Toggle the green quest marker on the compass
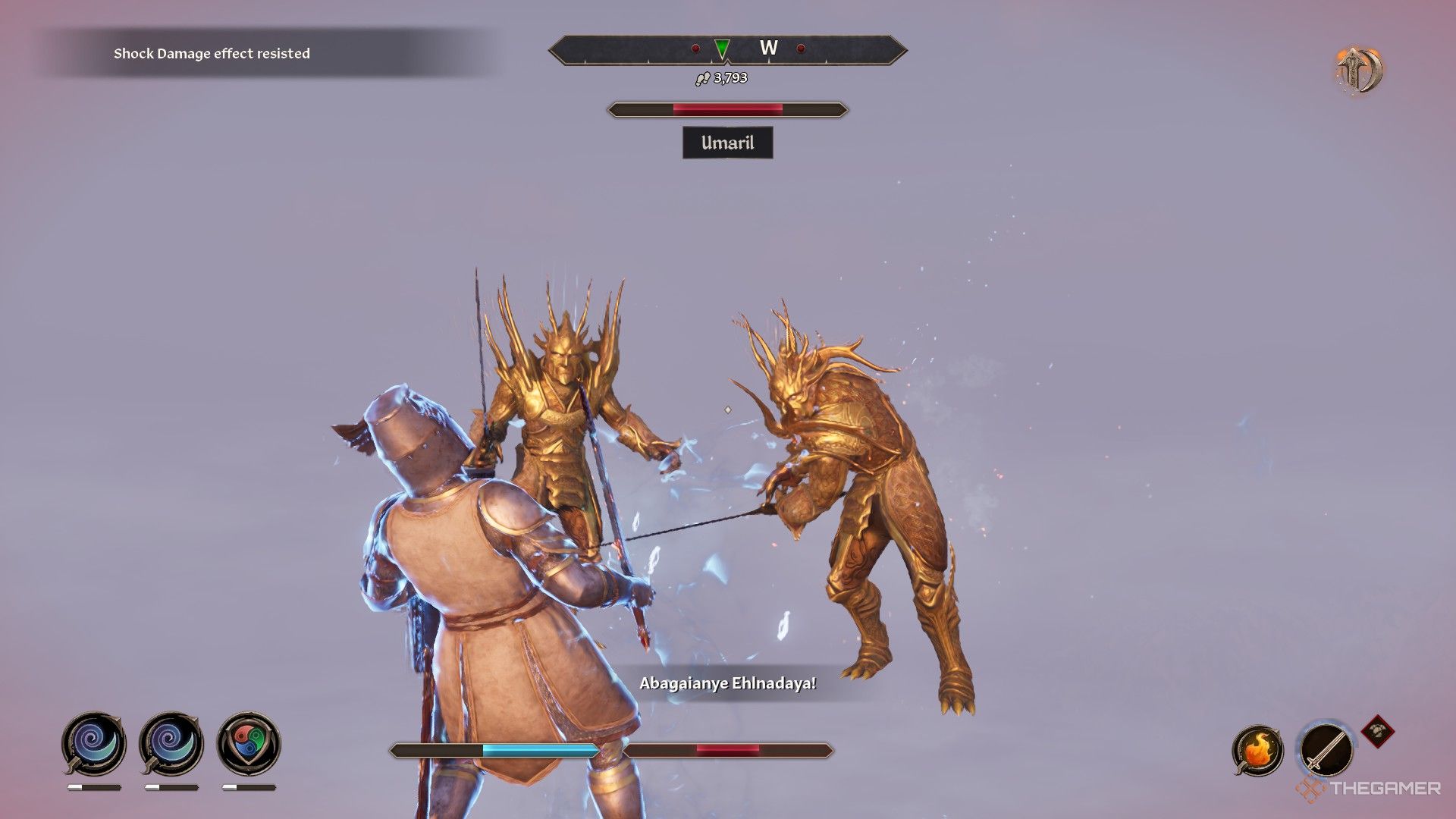The width and height of the screenshot is (1456, 819). tap(721, 48)
